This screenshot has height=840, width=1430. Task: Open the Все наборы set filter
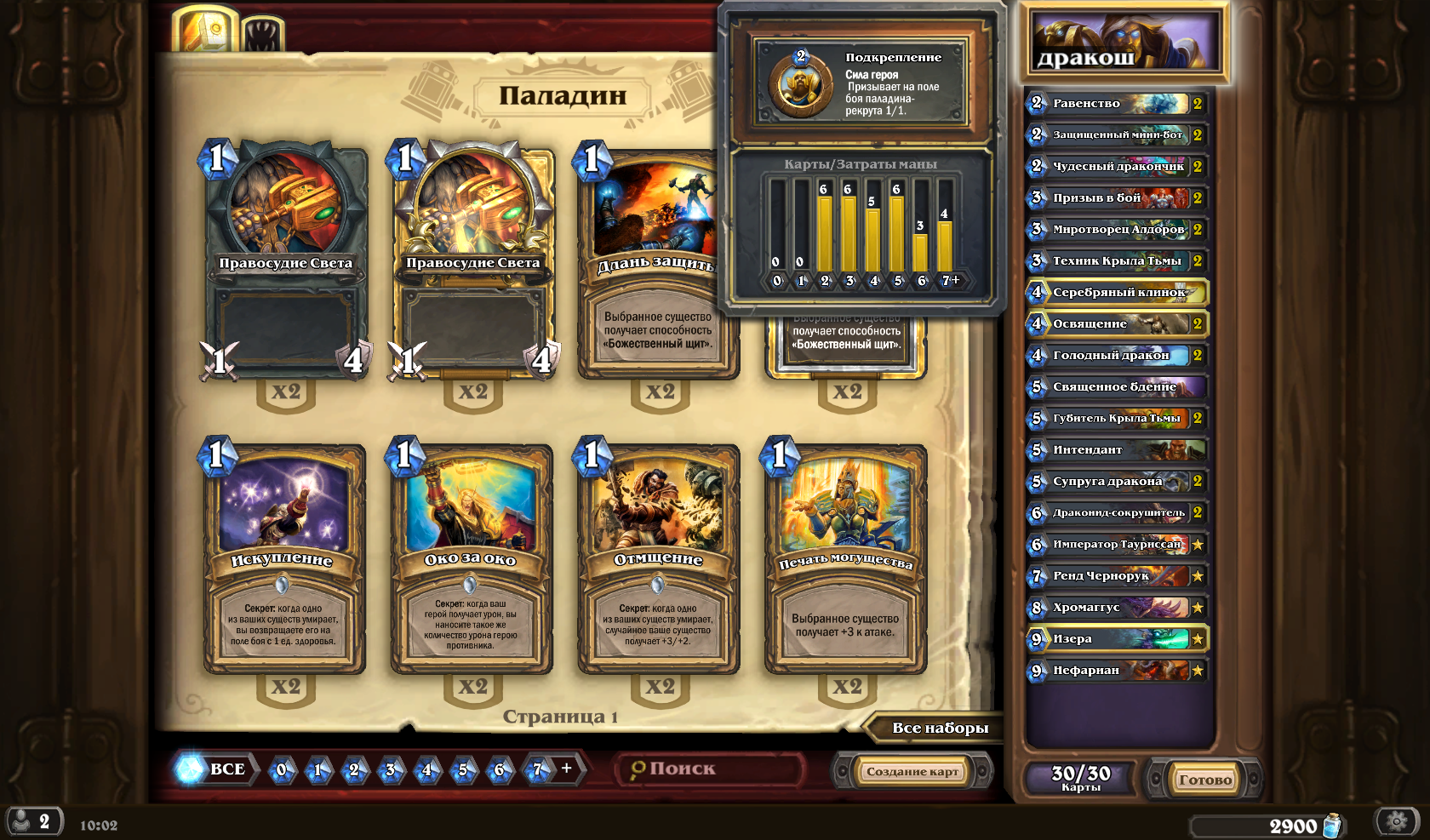point(939,728)
